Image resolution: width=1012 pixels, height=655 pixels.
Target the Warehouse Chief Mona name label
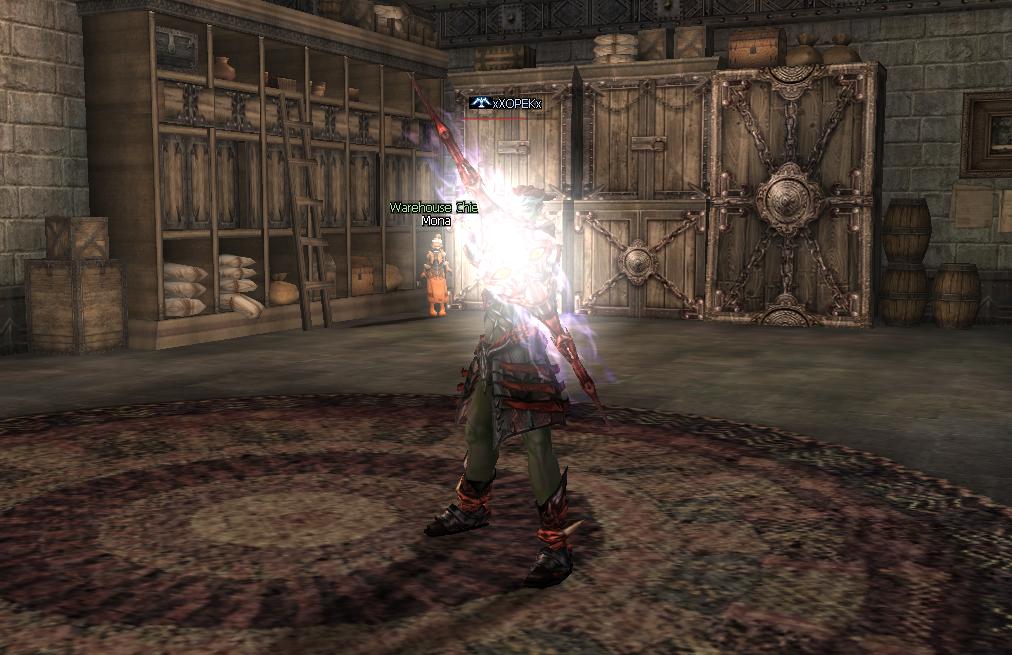(434, 214)
